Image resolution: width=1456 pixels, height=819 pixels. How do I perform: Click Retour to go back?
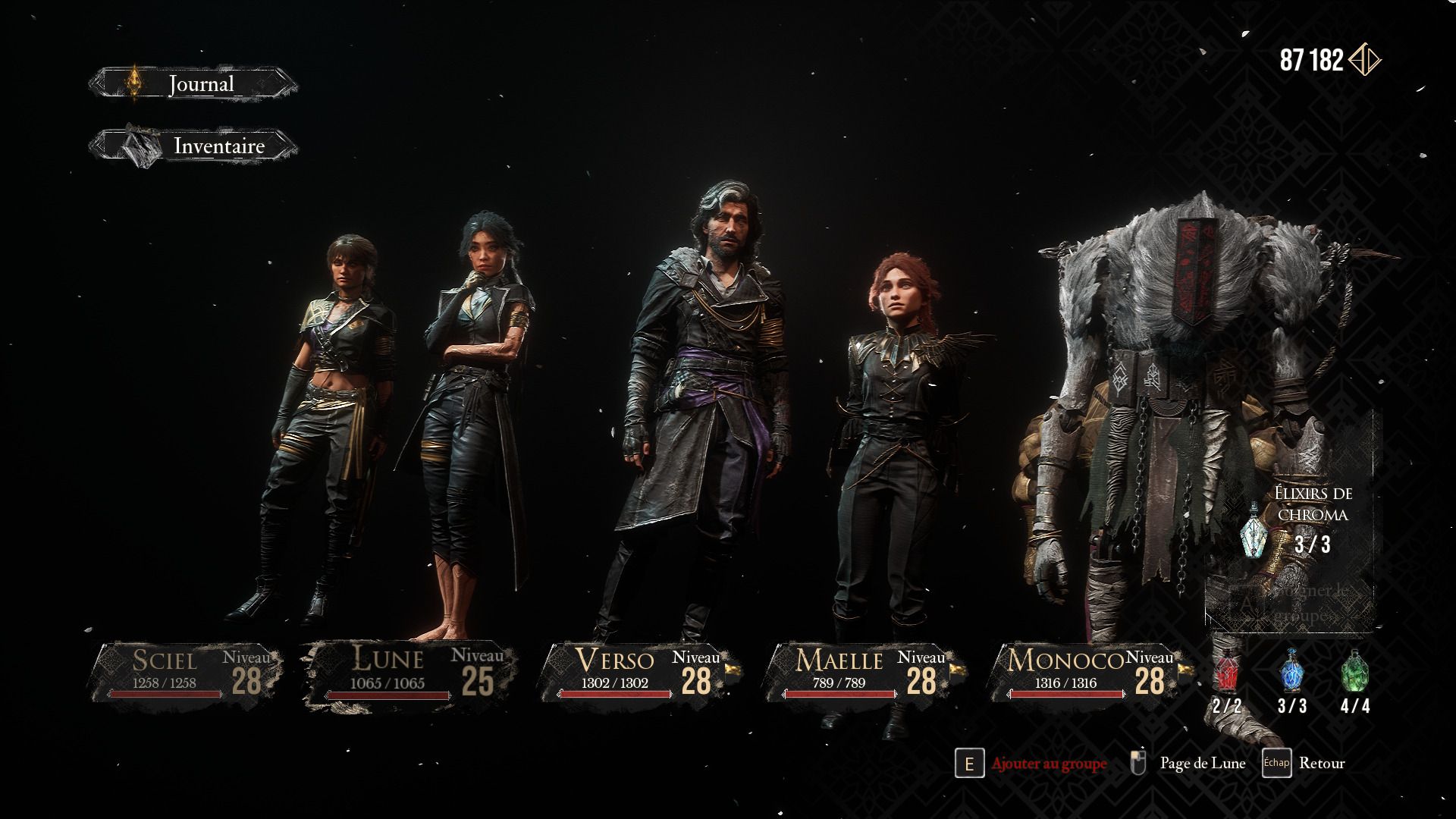(1321, 764)
